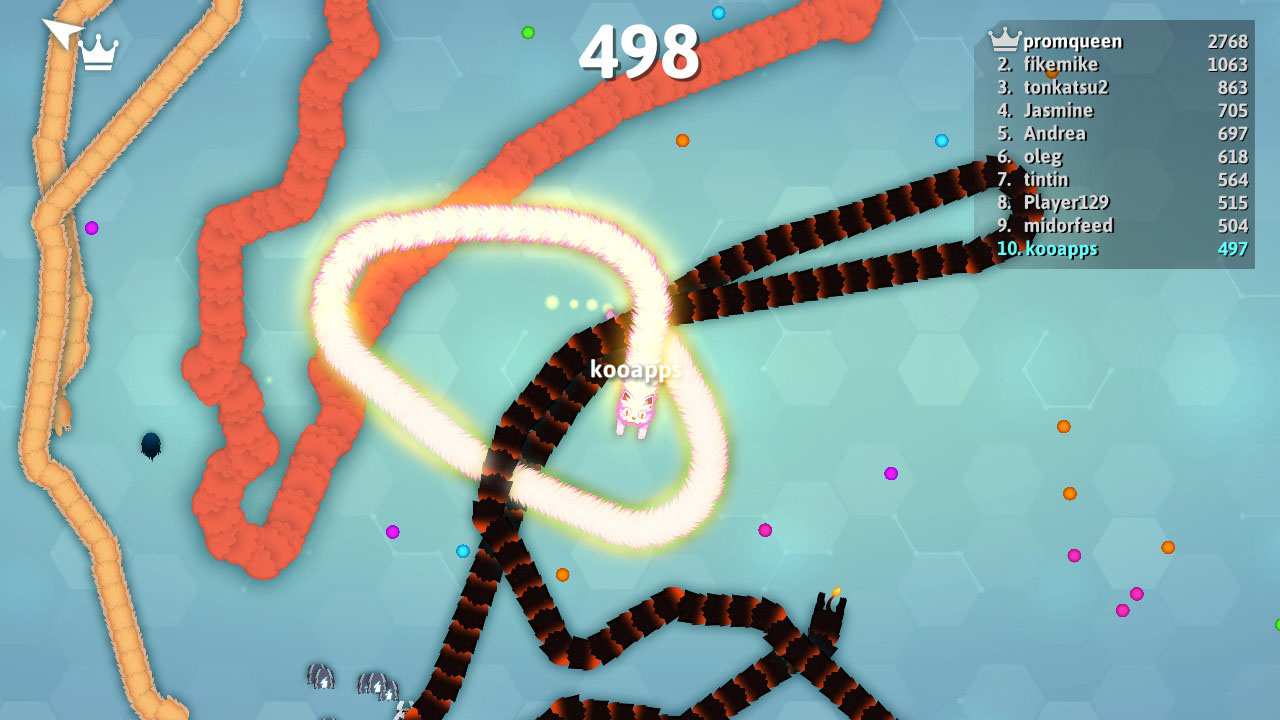Click the glowing white cat snake's head
This screenshot has height=720, width=1280.
(635, 410)
